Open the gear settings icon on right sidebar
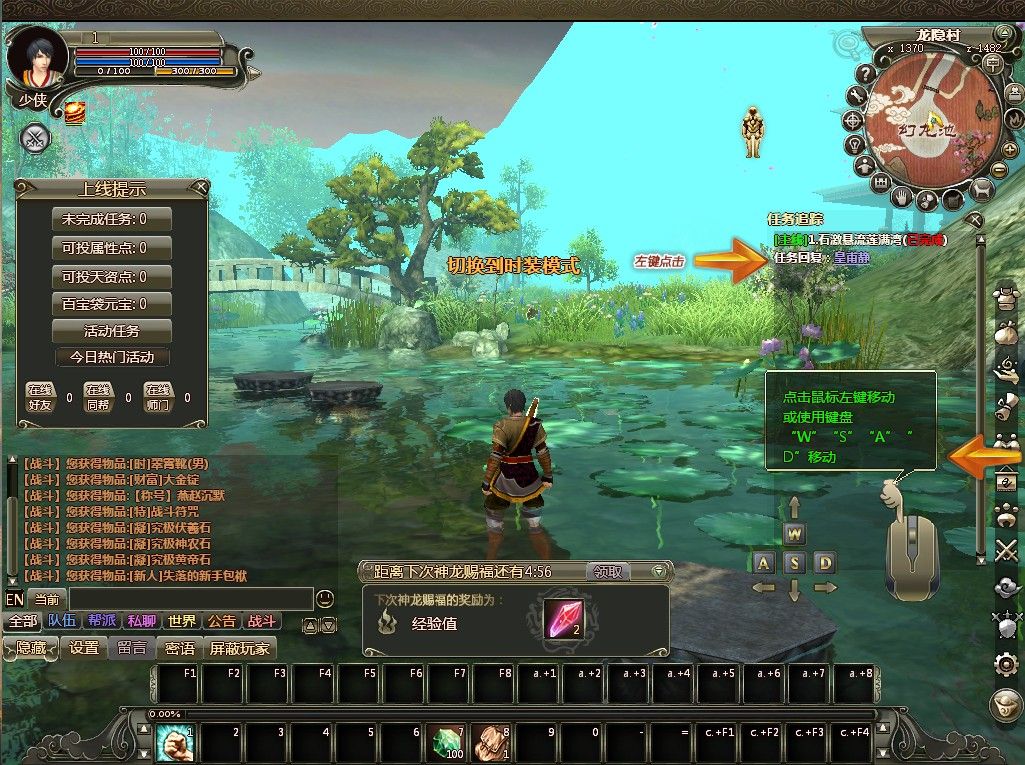This screenshot has width=1025, height=765. [1006, 664]
